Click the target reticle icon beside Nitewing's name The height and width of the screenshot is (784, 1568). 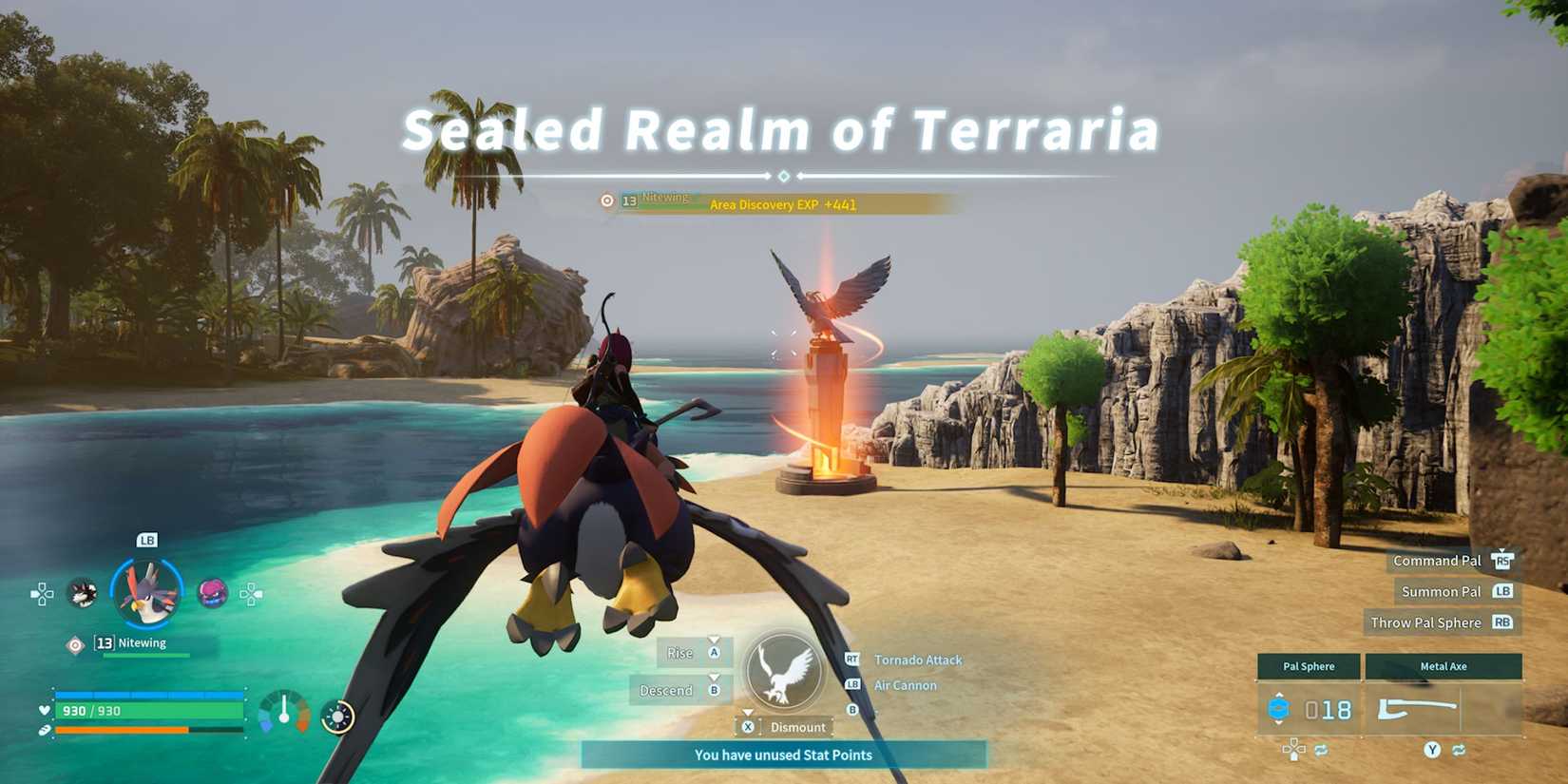[x=75, y=642]
